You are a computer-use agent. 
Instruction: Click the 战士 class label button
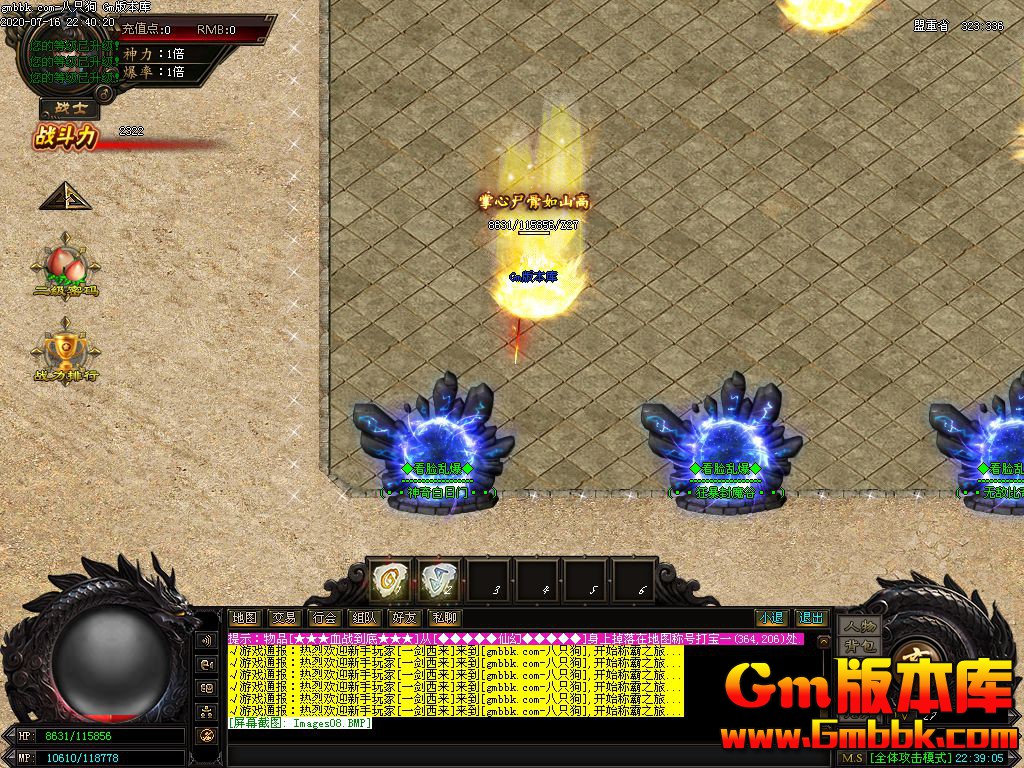pos(69,109)
